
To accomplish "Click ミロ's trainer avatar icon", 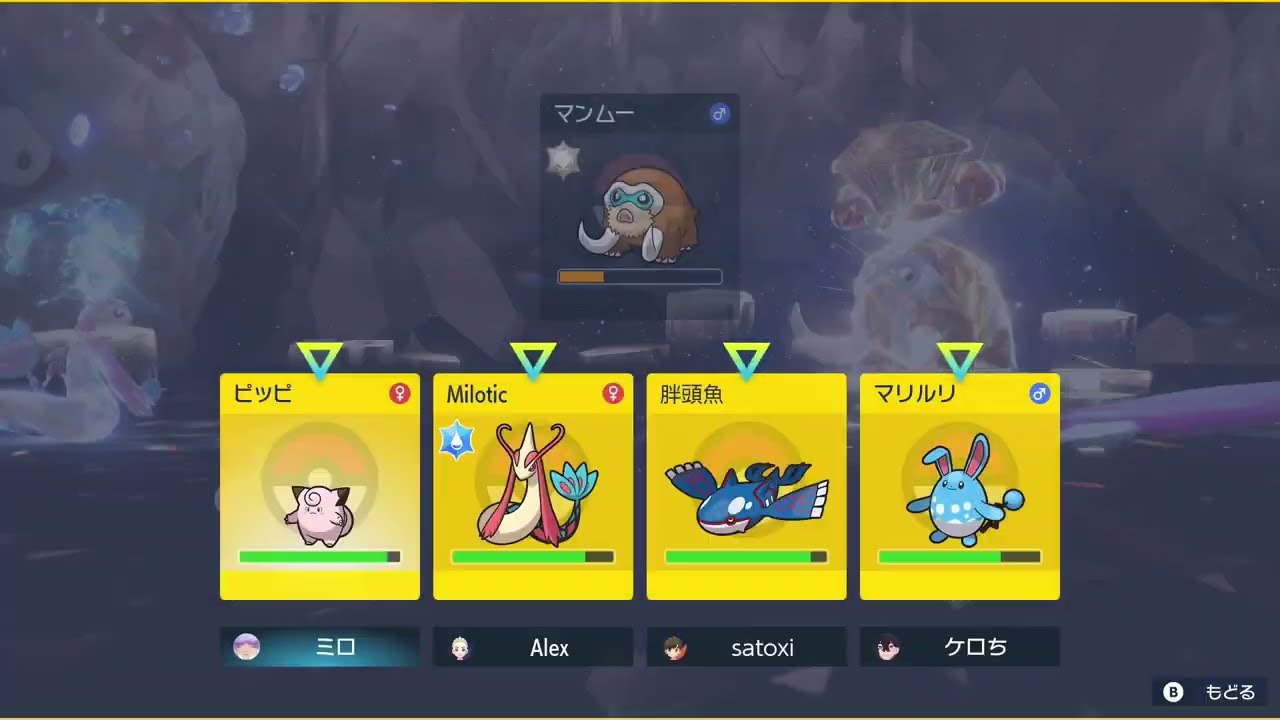I will coord(245,647).
